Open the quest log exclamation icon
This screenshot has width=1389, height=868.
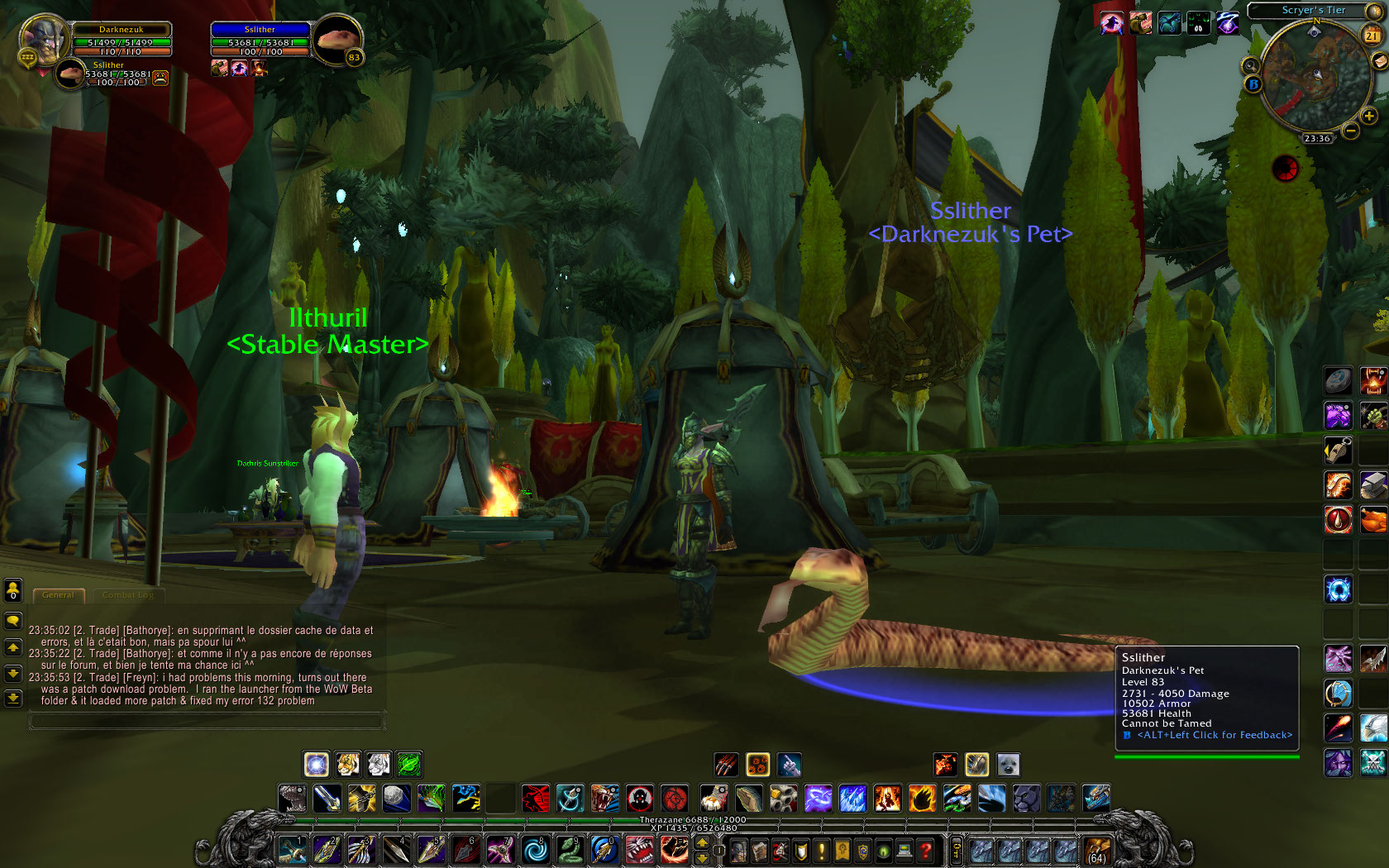pos(819,849)
